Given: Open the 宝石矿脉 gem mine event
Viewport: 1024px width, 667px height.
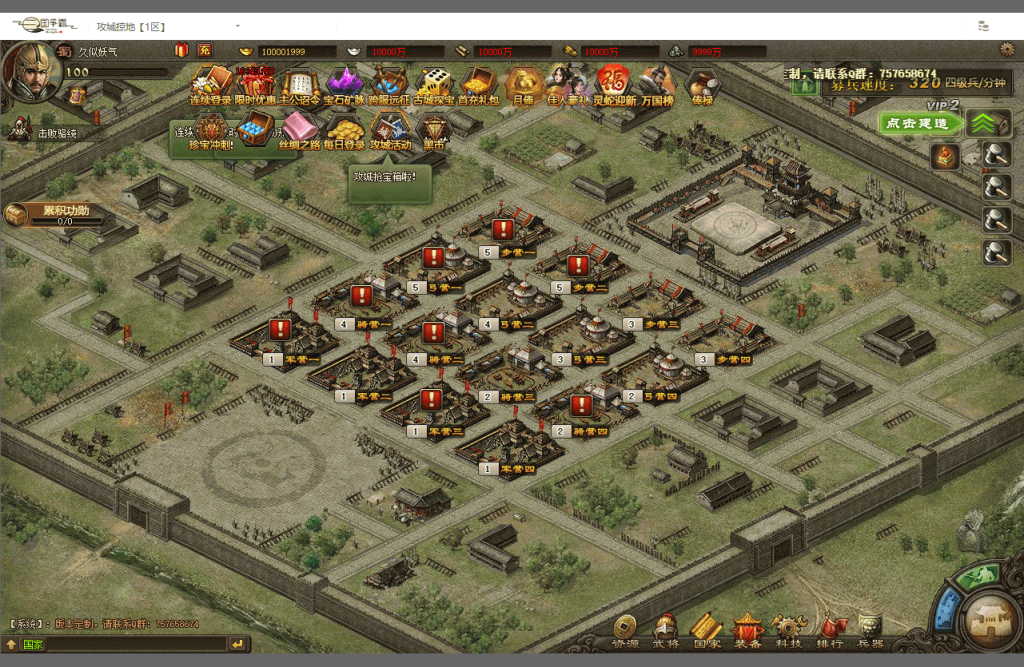Looking at the screenshot, I should (344, 83).
